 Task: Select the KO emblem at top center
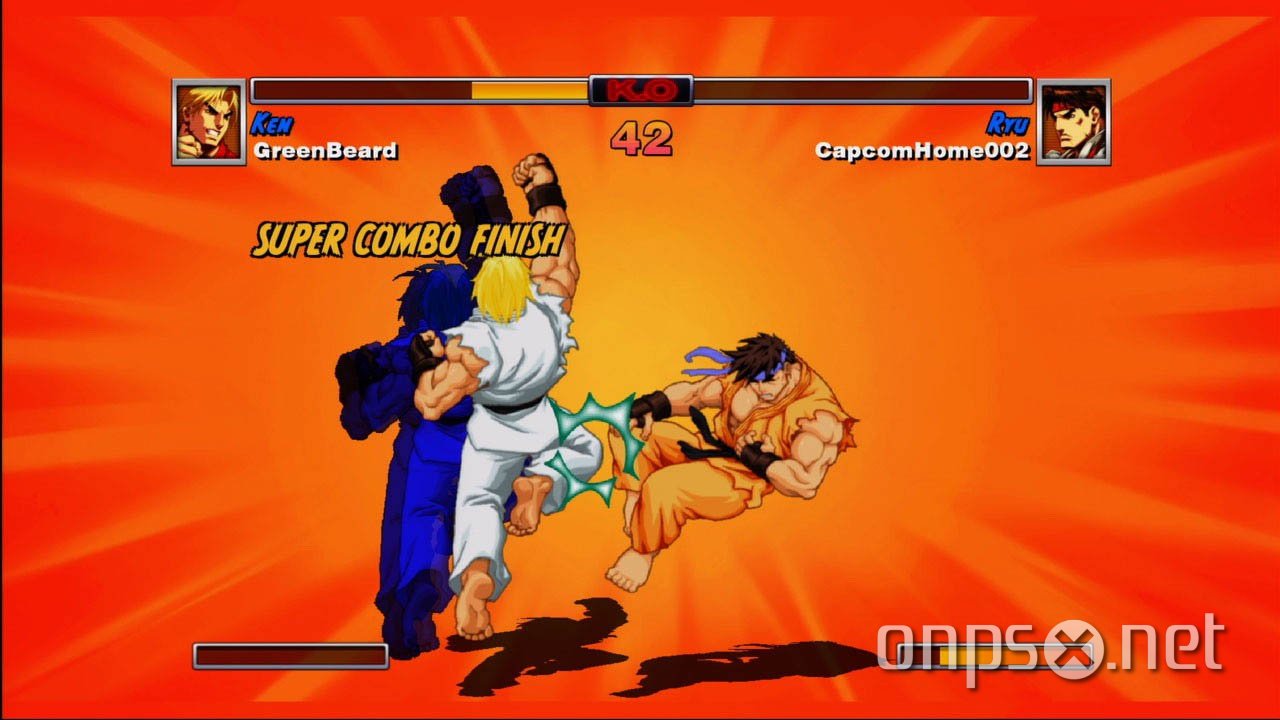coord(641,88)
